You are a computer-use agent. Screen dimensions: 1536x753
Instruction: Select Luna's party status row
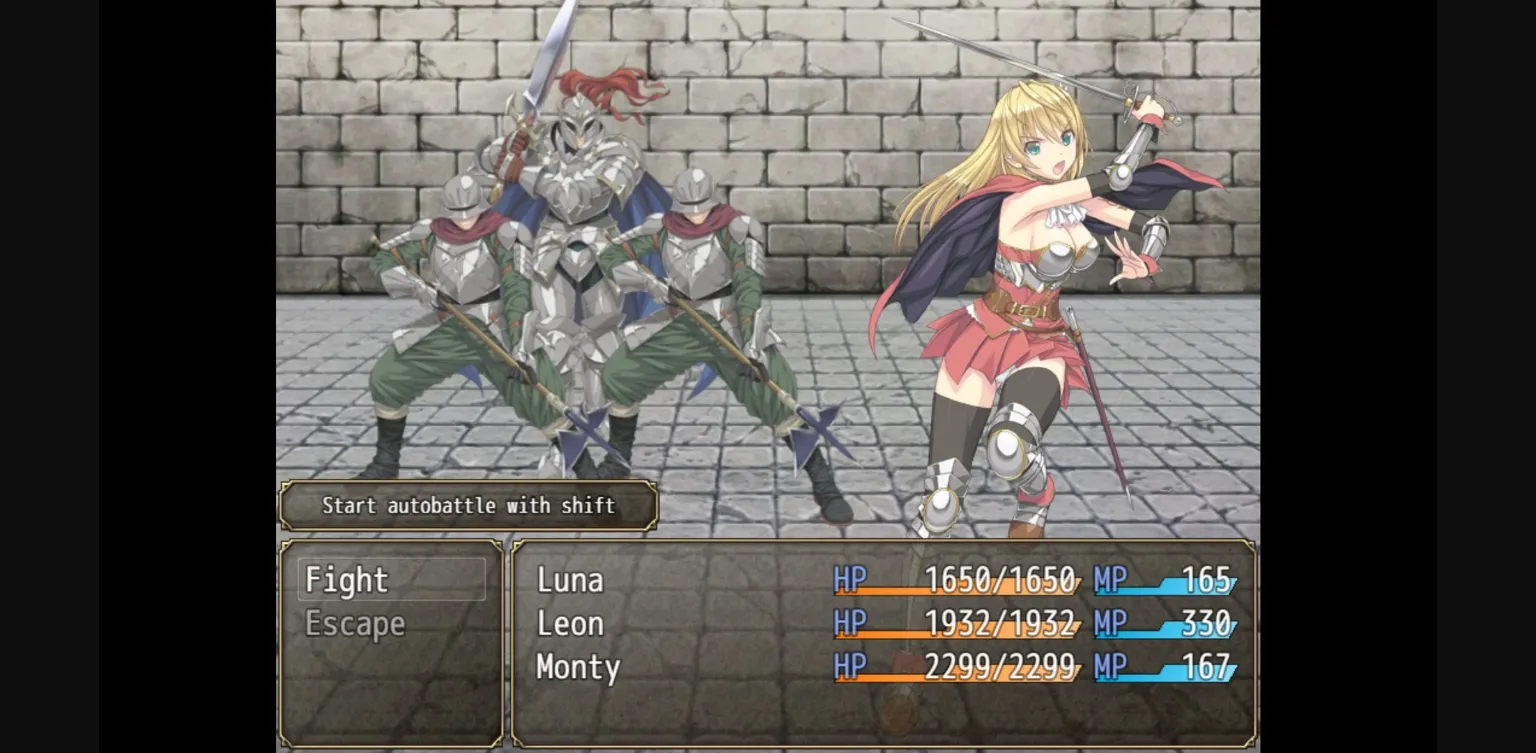click(884, 580)
